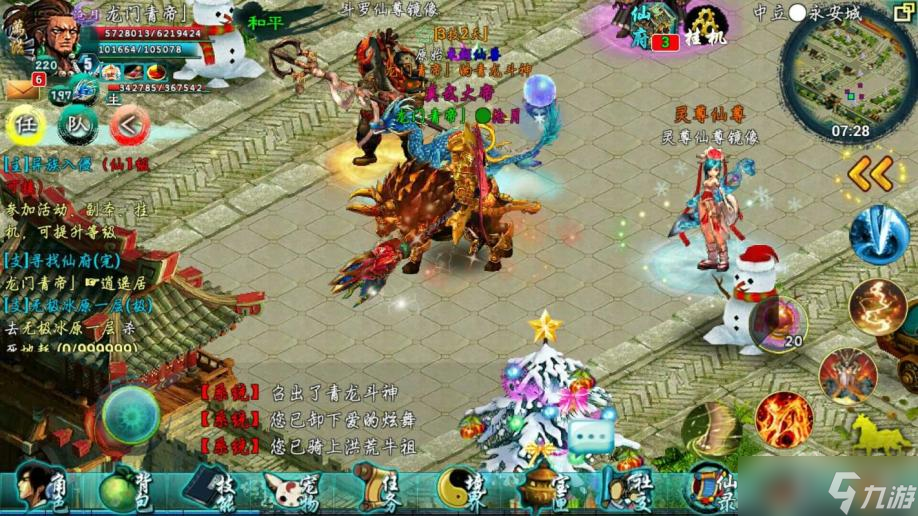This screenshot has height=516, width=918.
Task: Open the 宝库 treasure menu
Action: click(545, 488)
